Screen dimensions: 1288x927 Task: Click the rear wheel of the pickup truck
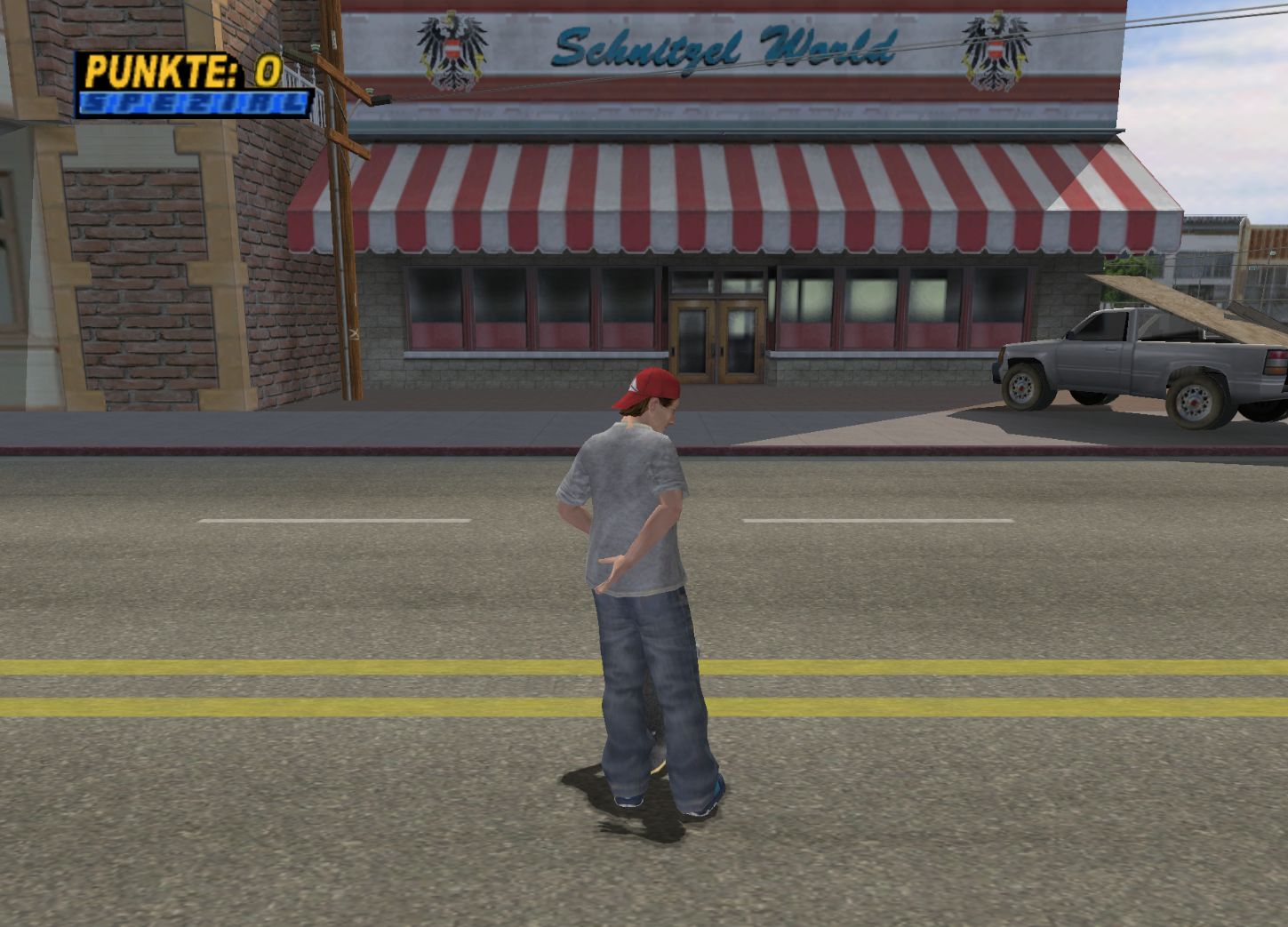[1195, 402]
